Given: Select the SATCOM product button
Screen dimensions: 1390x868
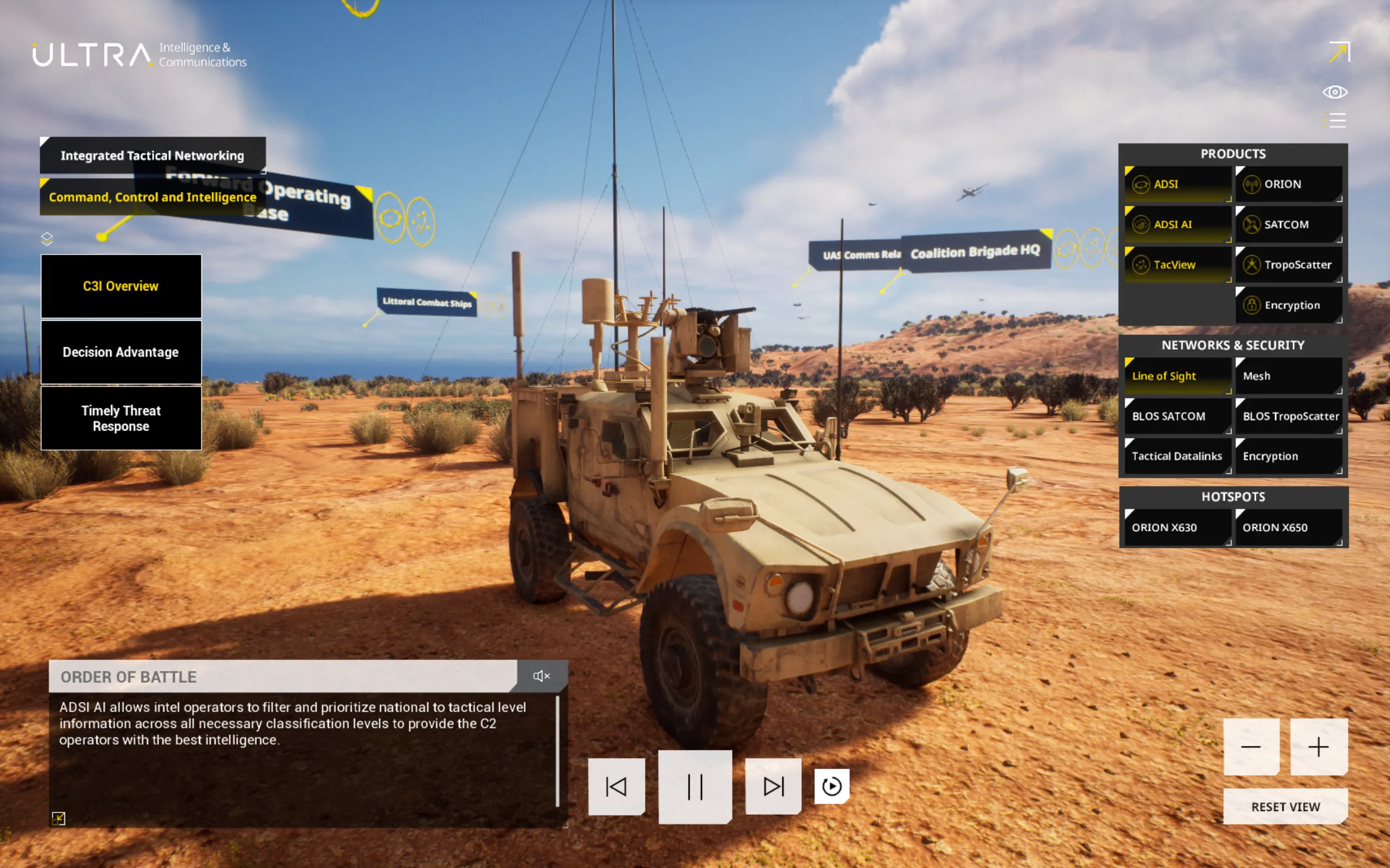Looking at the screenshot, I should tap(1288, 224).
